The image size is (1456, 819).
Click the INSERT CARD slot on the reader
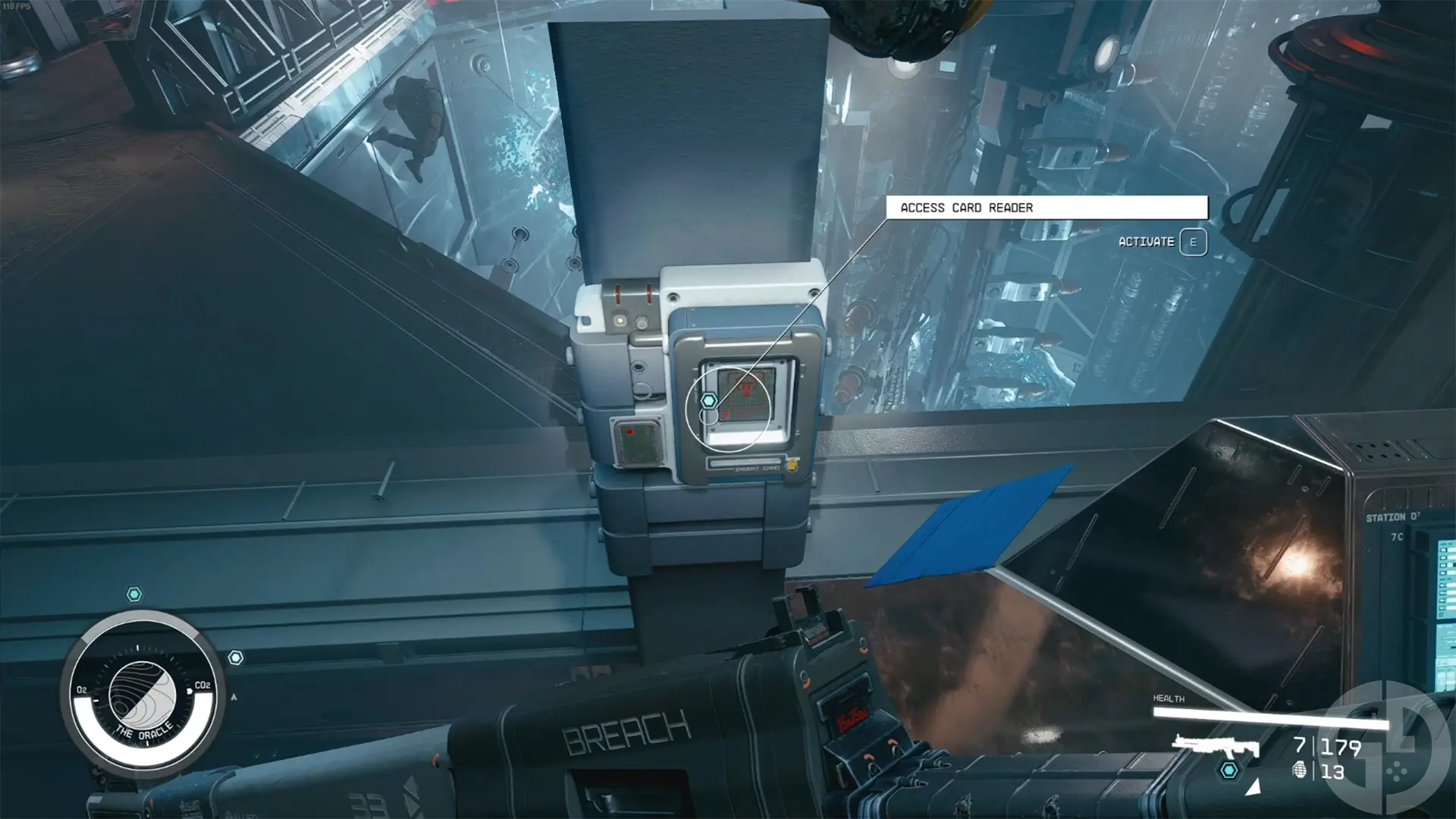click(746, 463)
